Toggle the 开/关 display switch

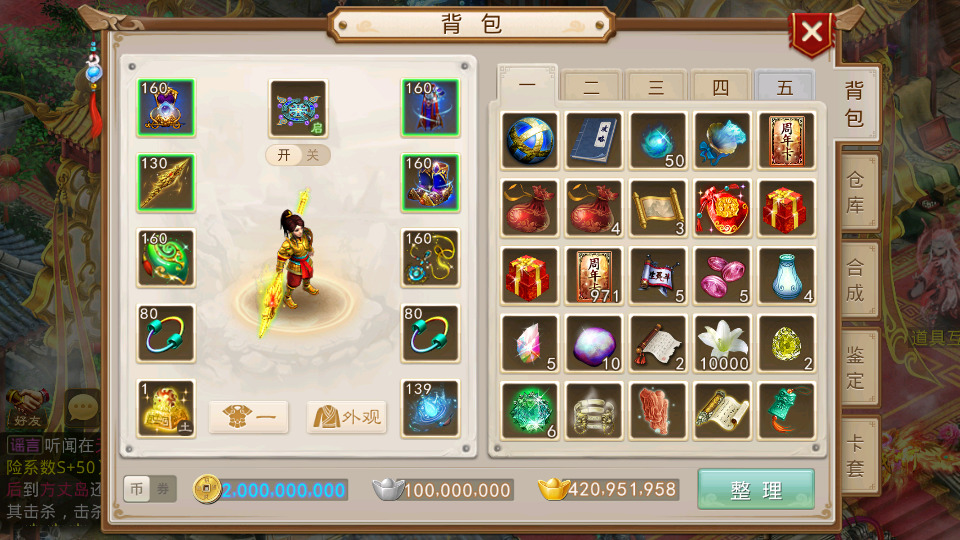[298, 155]
